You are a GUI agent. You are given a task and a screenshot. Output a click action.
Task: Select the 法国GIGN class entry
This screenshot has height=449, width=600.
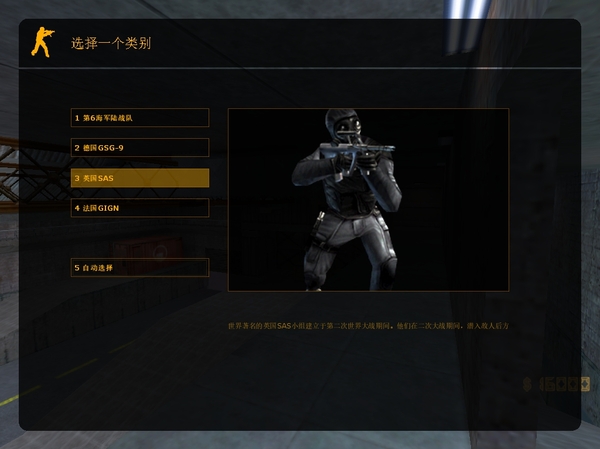[x=139, y=208]
